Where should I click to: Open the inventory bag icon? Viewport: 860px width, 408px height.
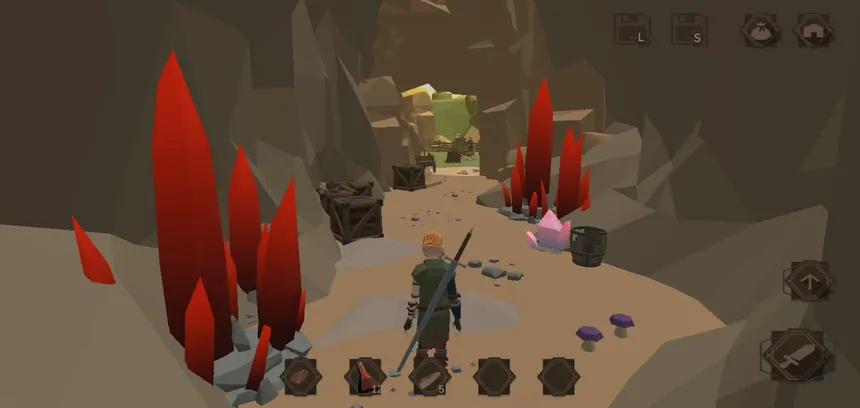point(760,30)
